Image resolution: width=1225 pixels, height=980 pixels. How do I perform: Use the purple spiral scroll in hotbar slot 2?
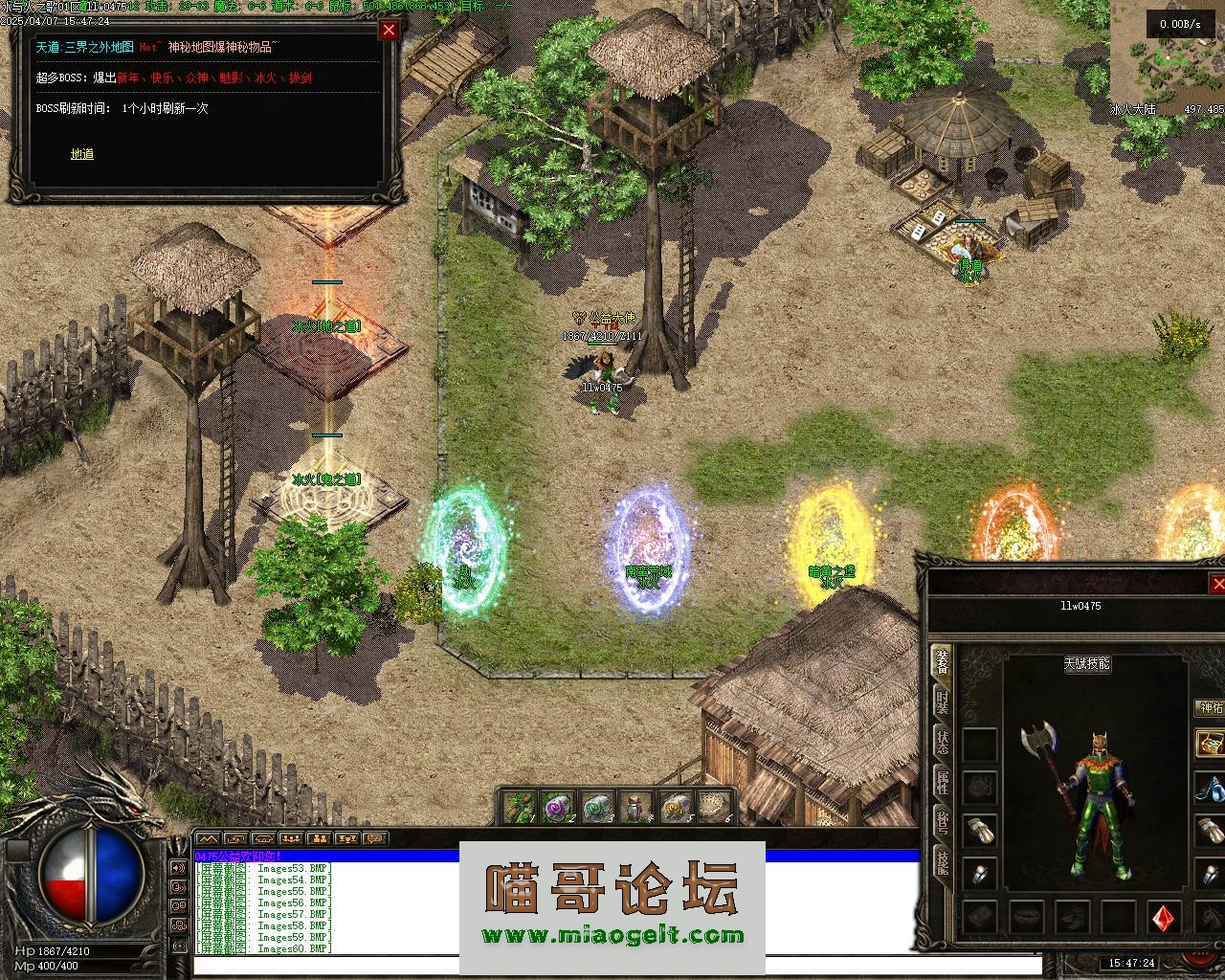pyautogui.click(x=556, y=808)
